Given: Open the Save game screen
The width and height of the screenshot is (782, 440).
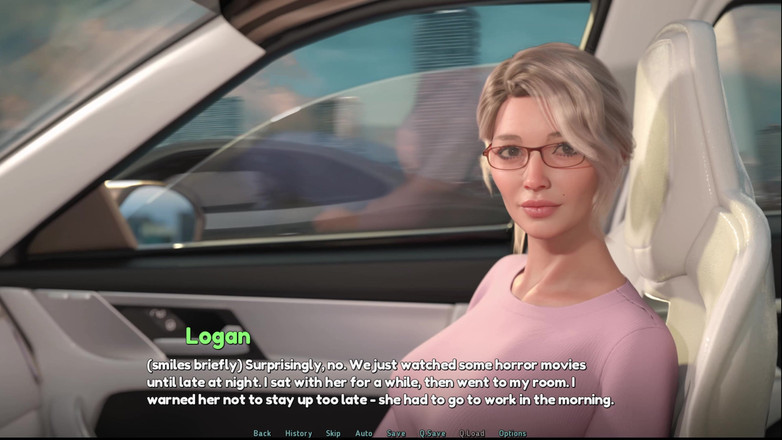Looking at the screenshot, I should (x=396, y=433).
